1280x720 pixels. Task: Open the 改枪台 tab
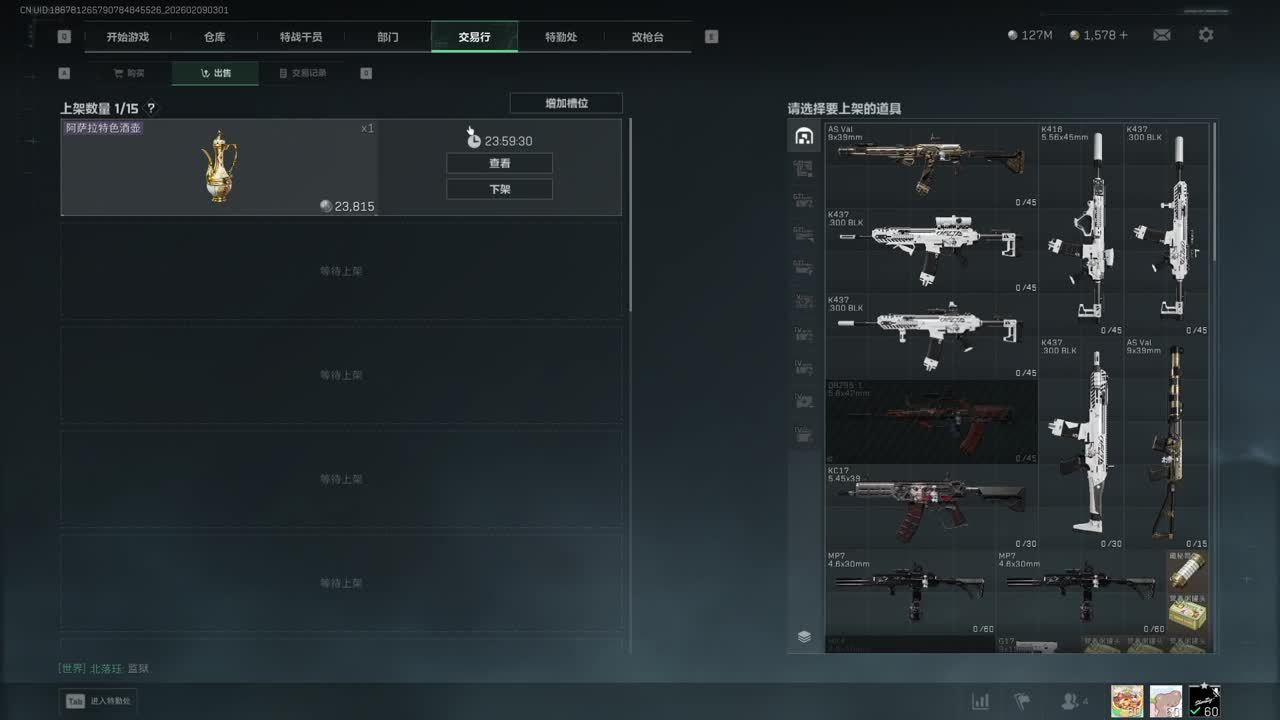point(647,37)
